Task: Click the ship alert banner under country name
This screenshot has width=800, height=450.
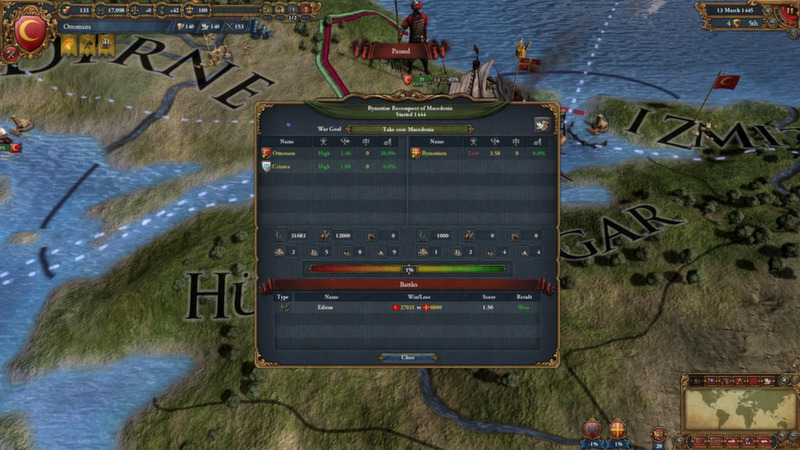Action: 104,46
